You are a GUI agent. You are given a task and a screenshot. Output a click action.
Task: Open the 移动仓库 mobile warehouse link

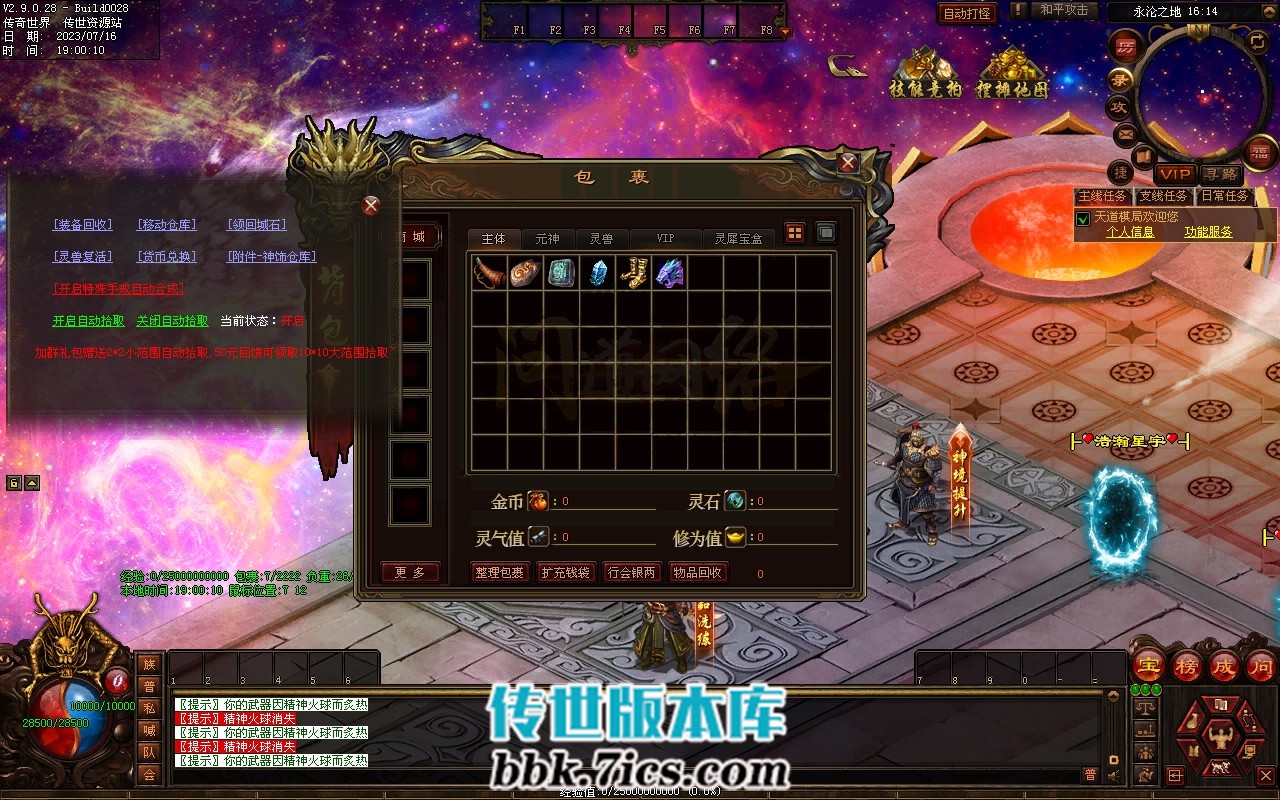click(167, 225)
